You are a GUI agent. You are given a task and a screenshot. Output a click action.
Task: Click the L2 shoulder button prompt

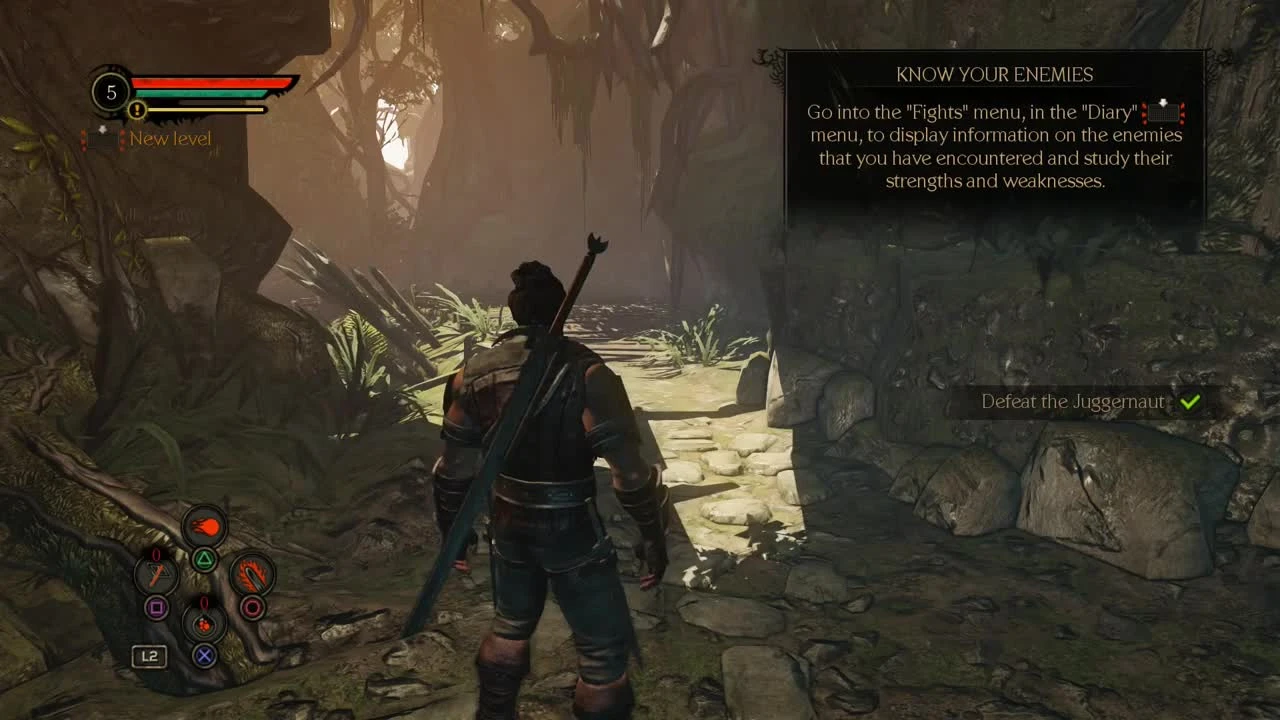click(x=151, y=655)
